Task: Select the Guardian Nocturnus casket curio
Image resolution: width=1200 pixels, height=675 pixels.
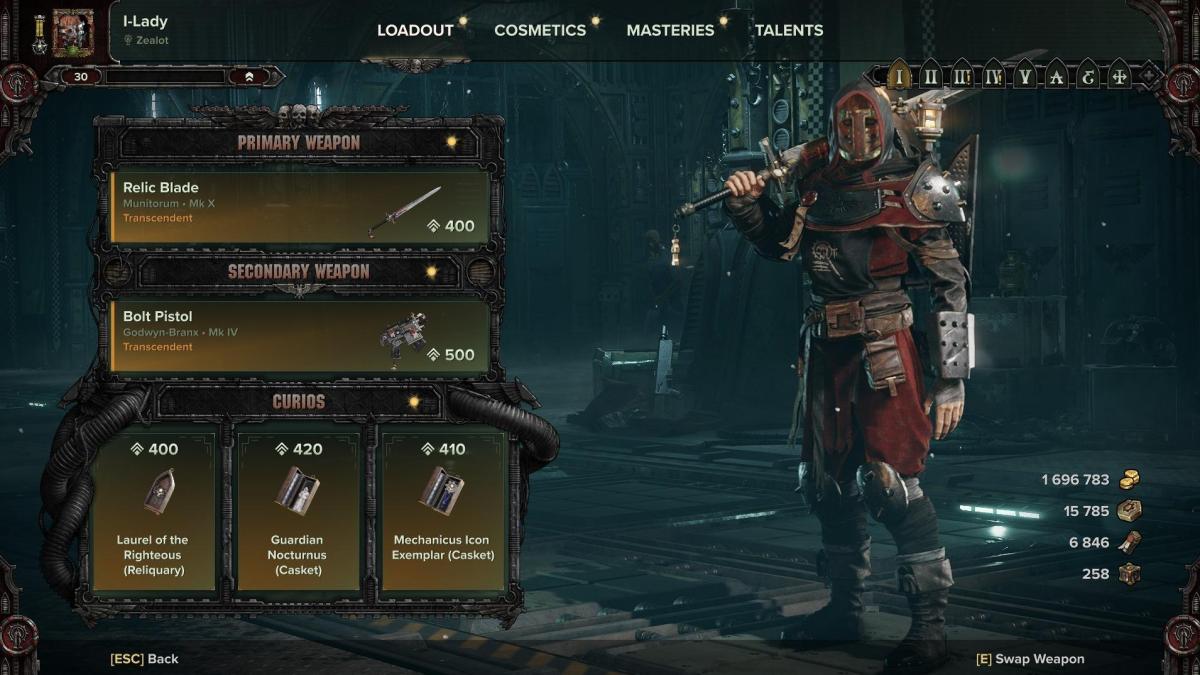Action: (298, 510)
